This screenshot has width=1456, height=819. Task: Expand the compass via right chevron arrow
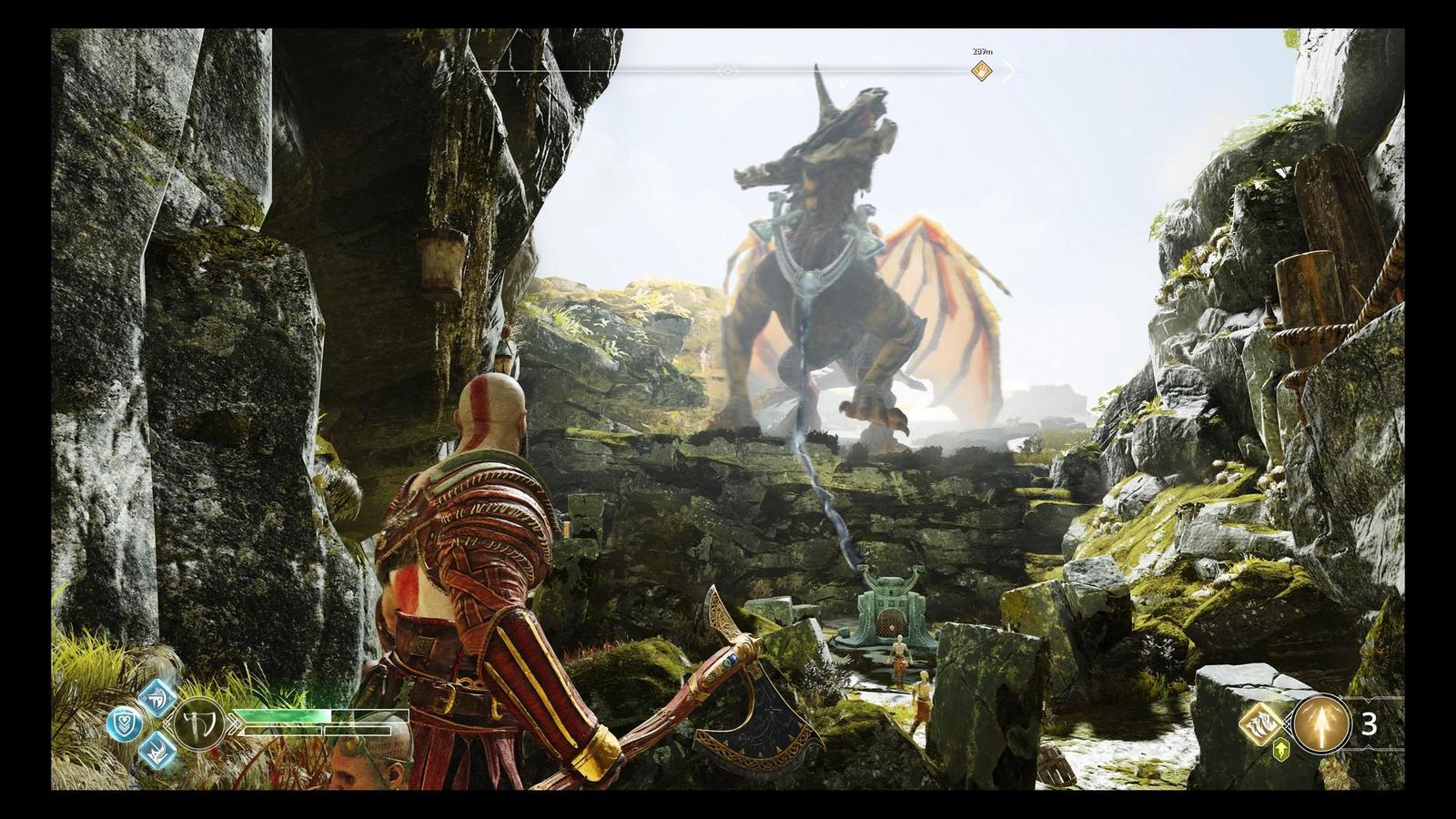(1008, 71)
